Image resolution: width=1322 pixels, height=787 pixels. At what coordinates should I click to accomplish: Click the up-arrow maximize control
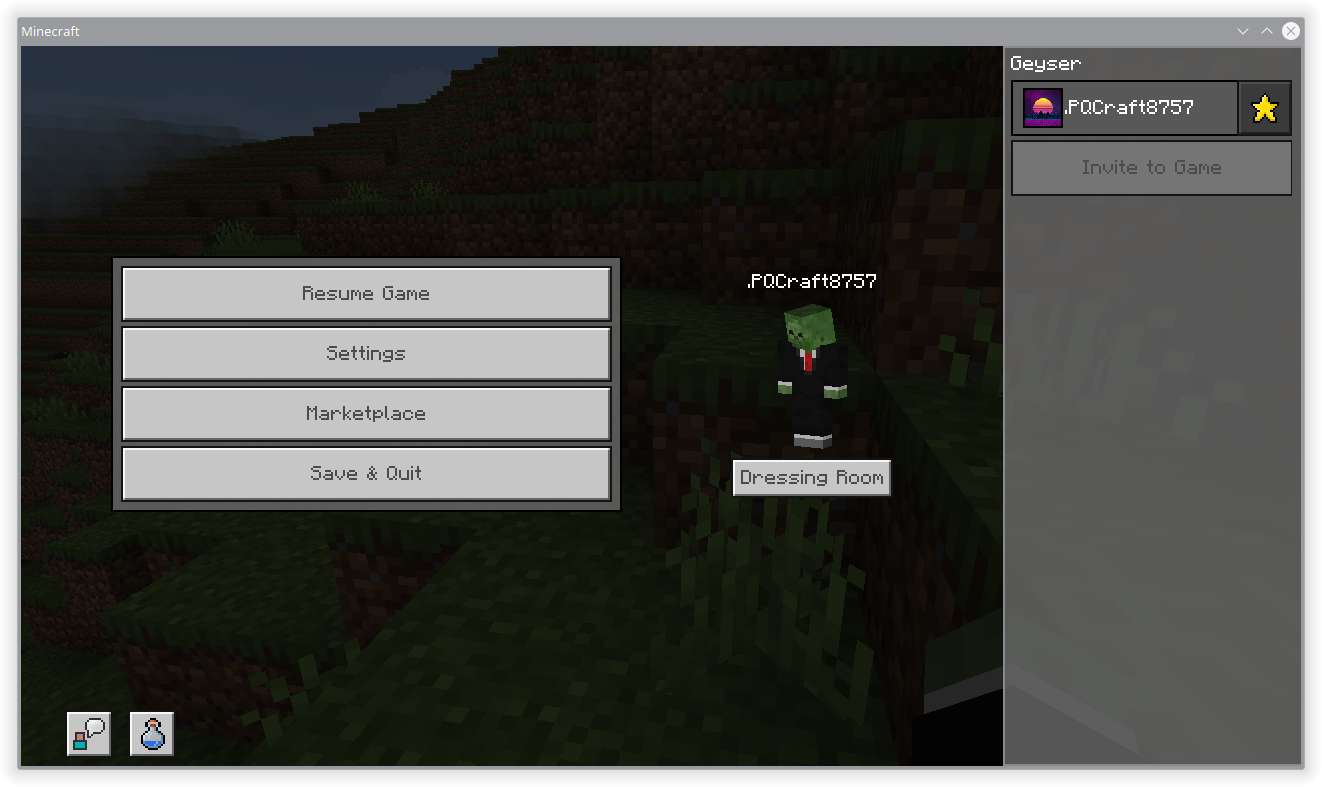(x=1266, y=31)
